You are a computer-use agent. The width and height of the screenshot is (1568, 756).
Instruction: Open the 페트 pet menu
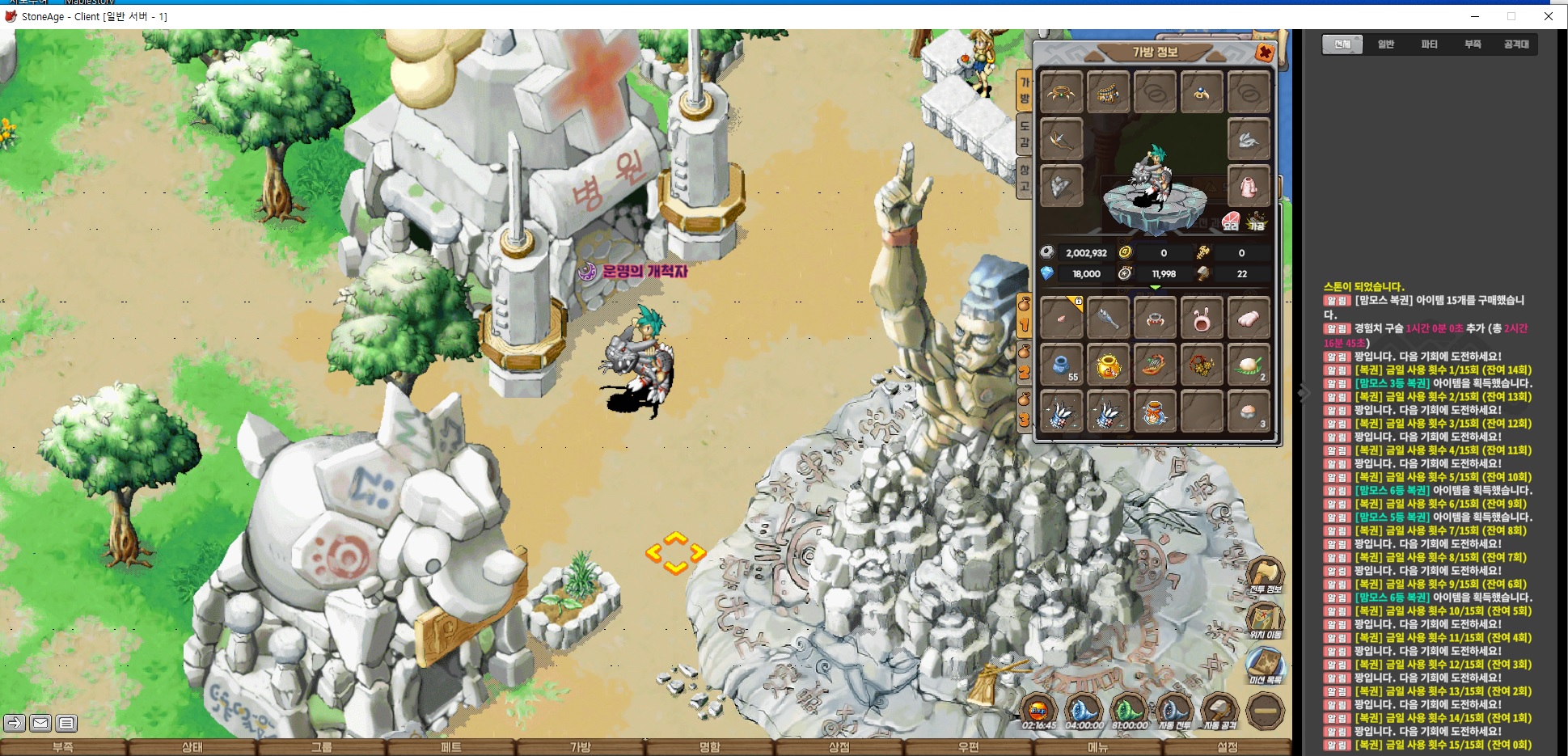450,747
